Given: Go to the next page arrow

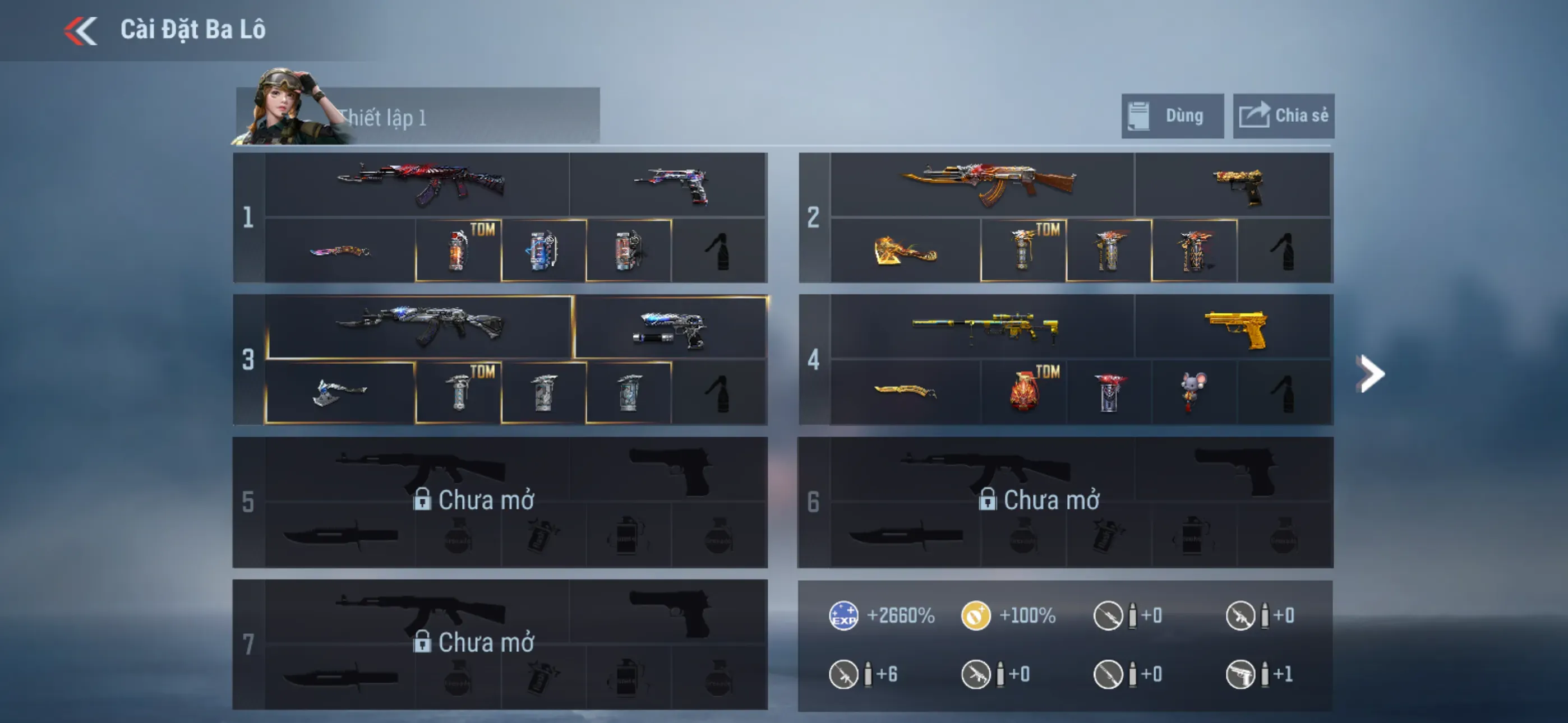Looking at the screenshot, I should pyautogui.click(x=1370, y=374).
